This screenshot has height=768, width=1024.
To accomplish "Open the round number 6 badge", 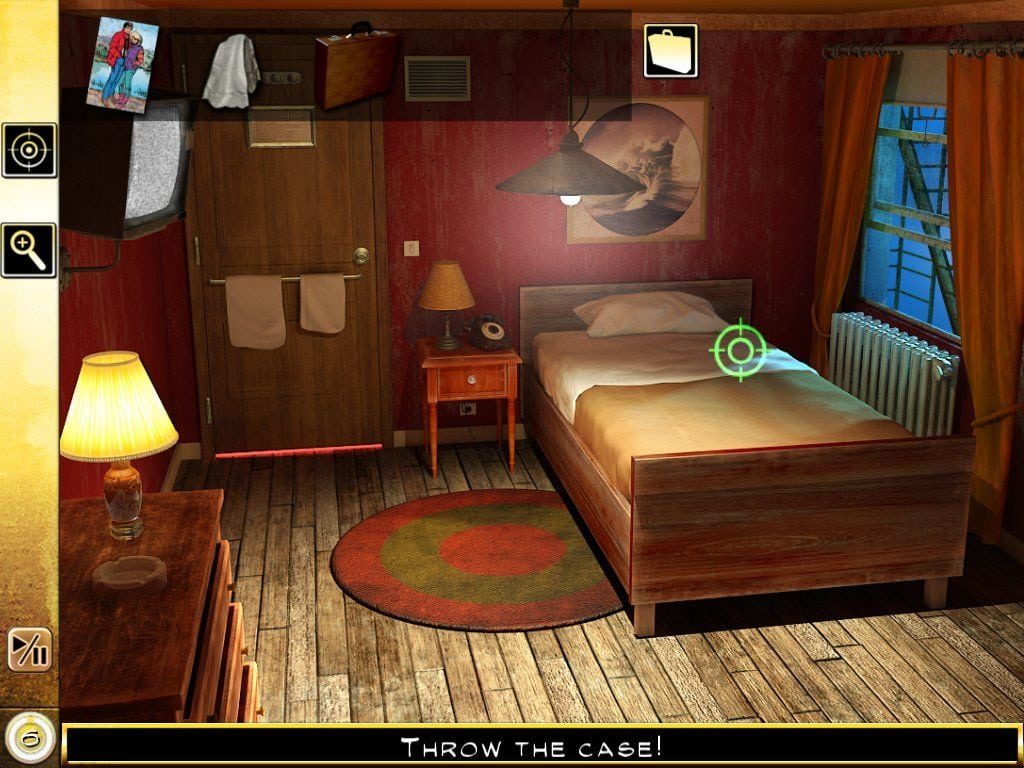I will [29, 740].
